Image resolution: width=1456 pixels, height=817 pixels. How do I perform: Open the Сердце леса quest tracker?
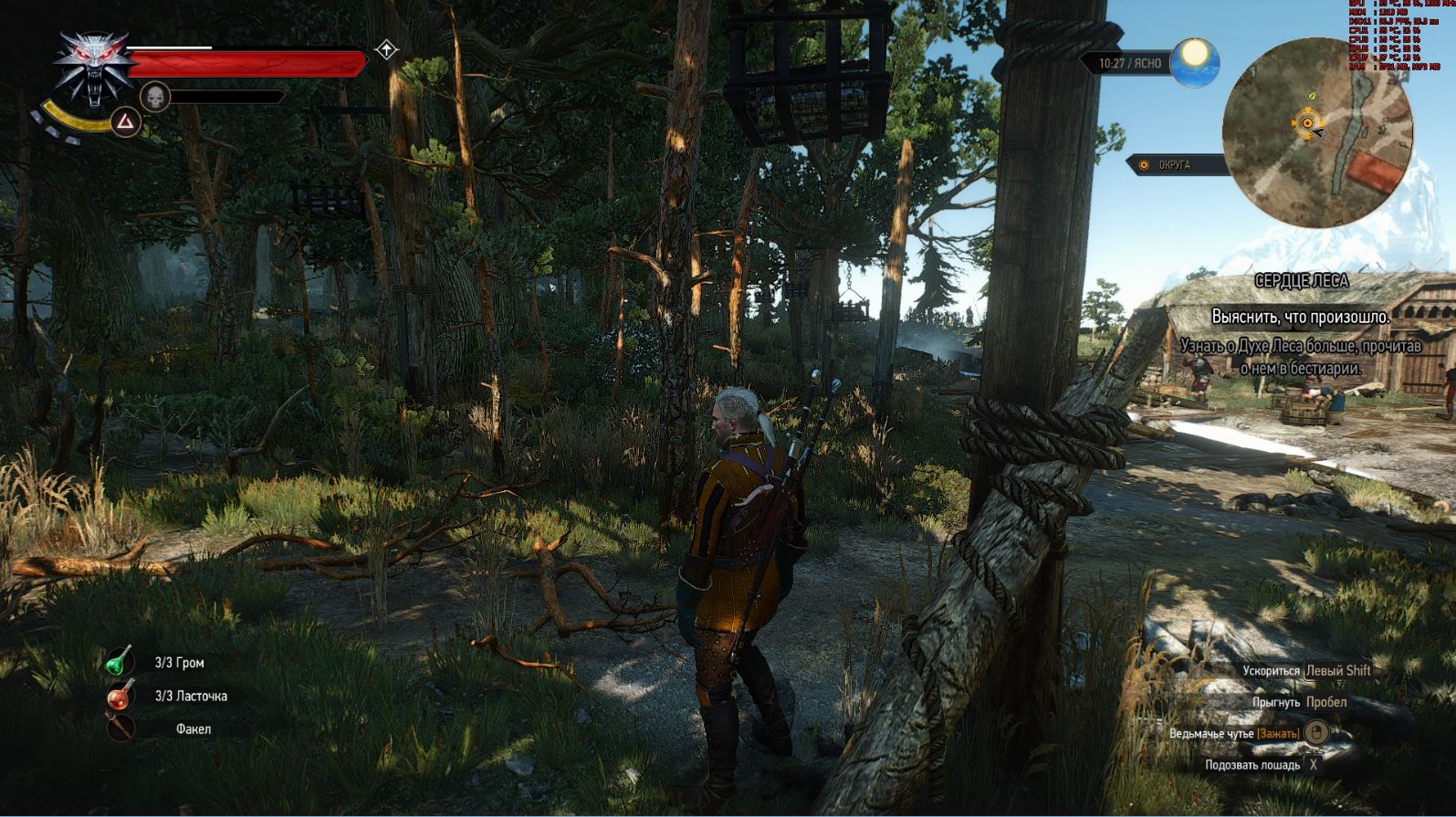1301,282
